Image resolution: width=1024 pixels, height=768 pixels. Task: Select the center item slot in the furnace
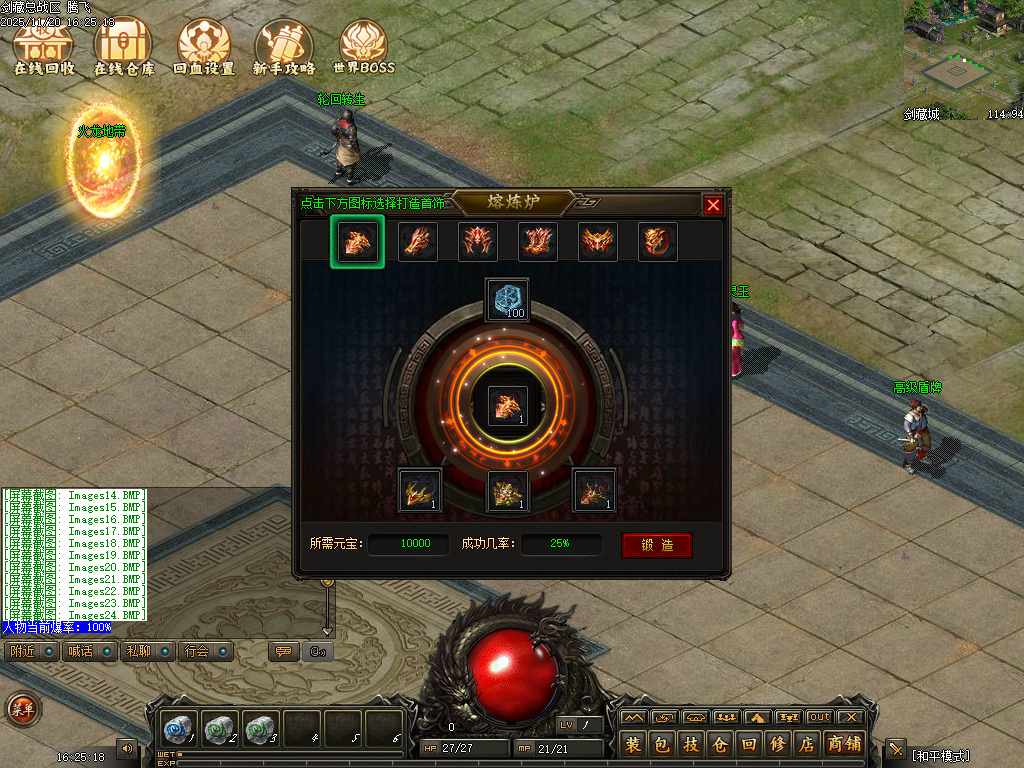click(x=507, y=406)
